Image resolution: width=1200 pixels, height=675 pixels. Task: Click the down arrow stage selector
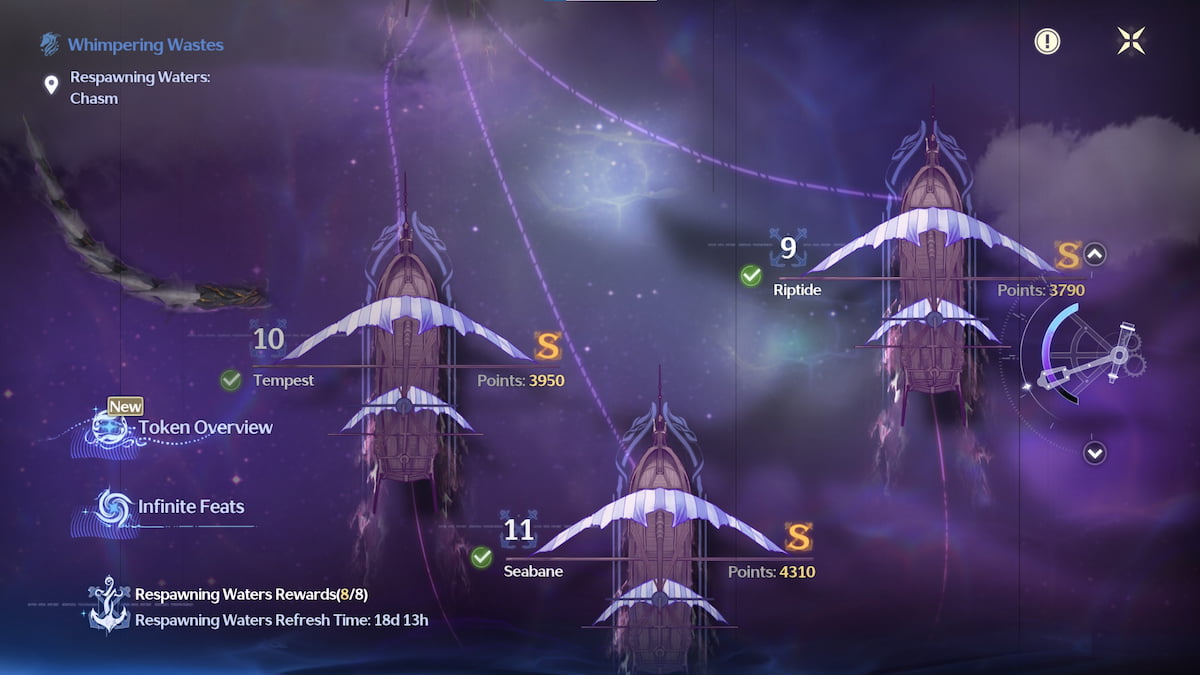point(1095,453)
